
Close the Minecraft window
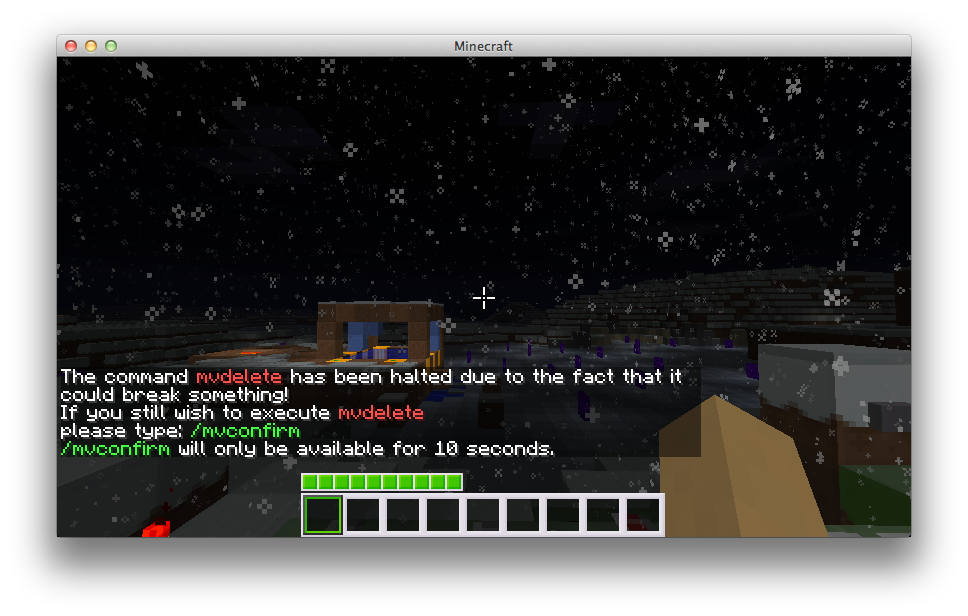point(71,46)
